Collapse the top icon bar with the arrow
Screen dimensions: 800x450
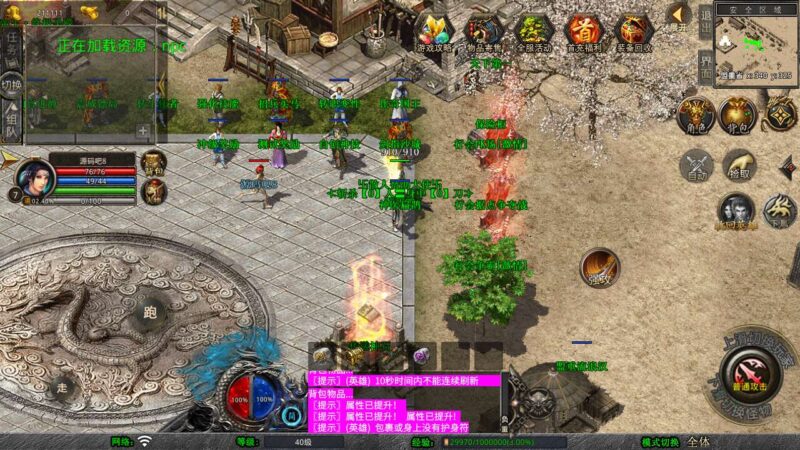click(679, 14)
